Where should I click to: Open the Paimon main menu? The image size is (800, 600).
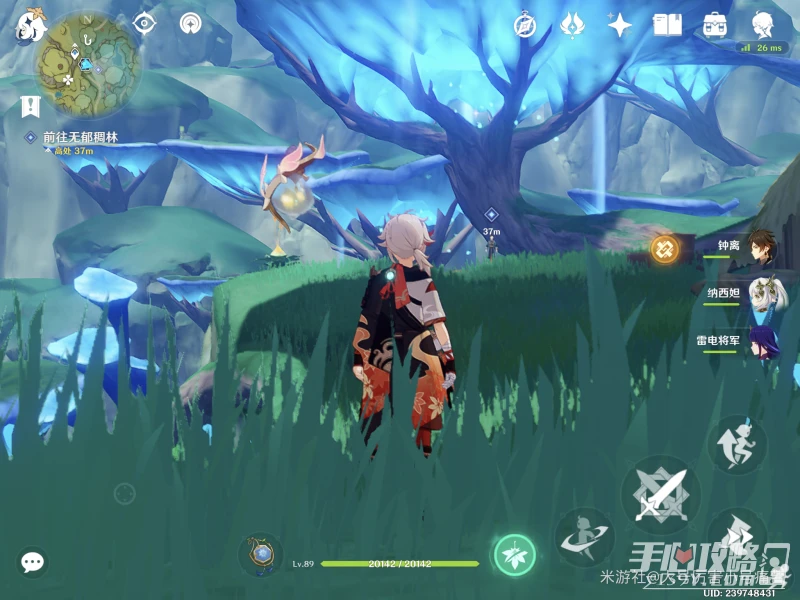click(27, 26)
